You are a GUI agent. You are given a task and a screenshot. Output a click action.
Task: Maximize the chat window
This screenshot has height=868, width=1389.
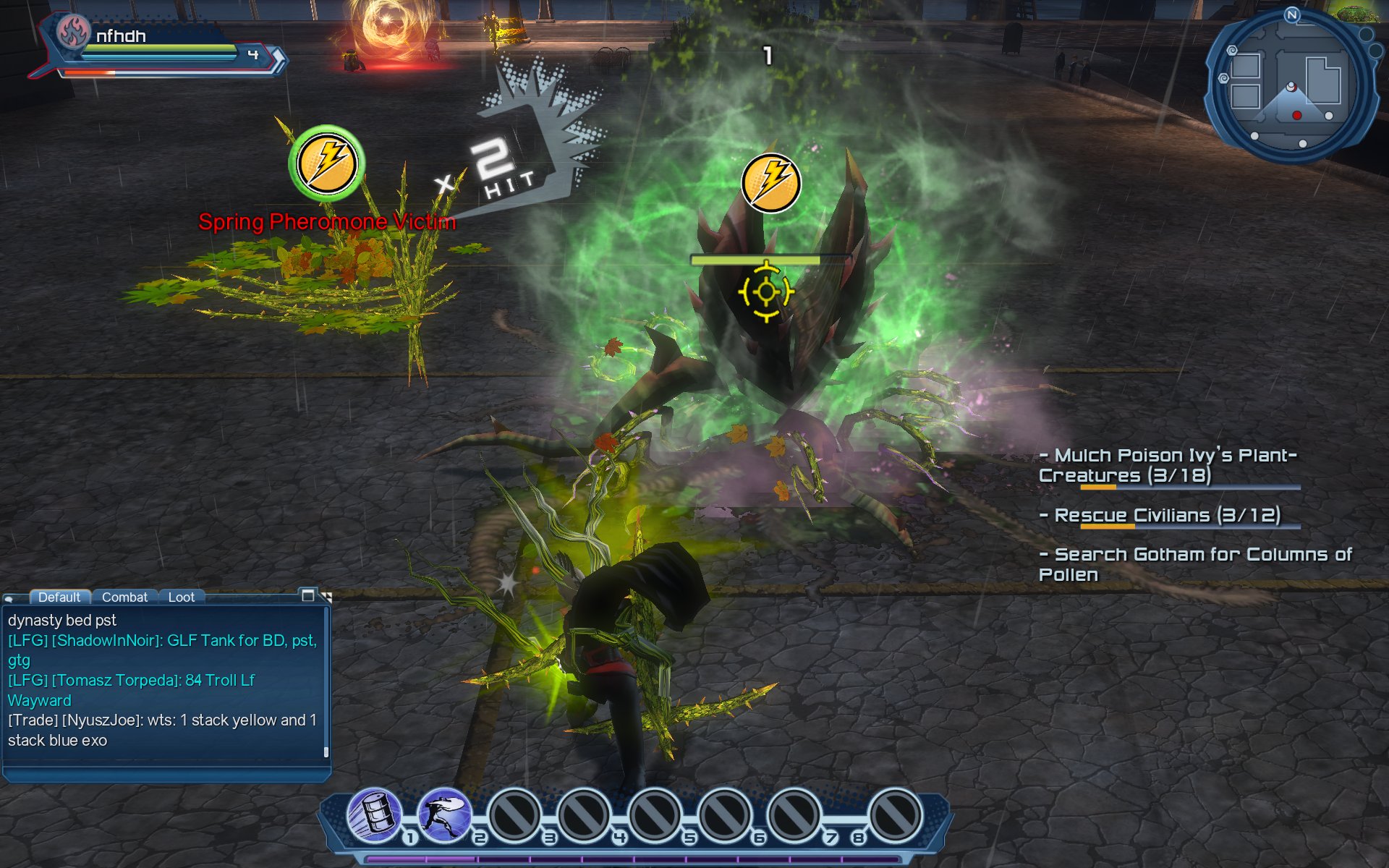coord(307,595)
